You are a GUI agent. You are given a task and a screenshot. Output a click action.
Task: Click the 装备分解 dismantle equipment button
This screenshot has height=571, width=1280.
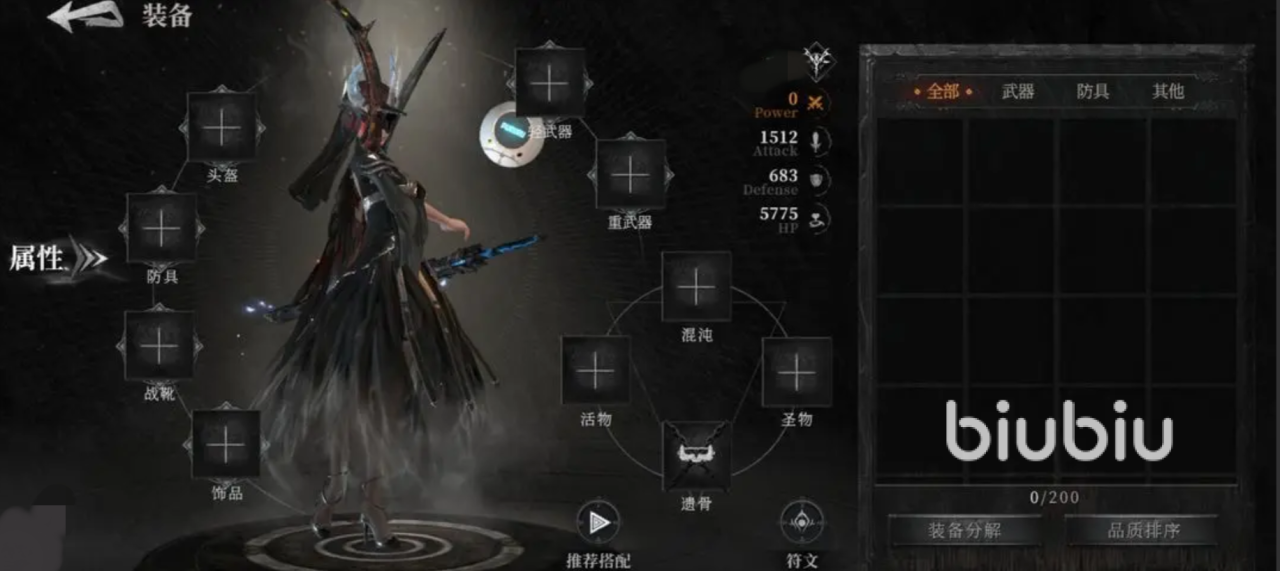coord(964,530)
